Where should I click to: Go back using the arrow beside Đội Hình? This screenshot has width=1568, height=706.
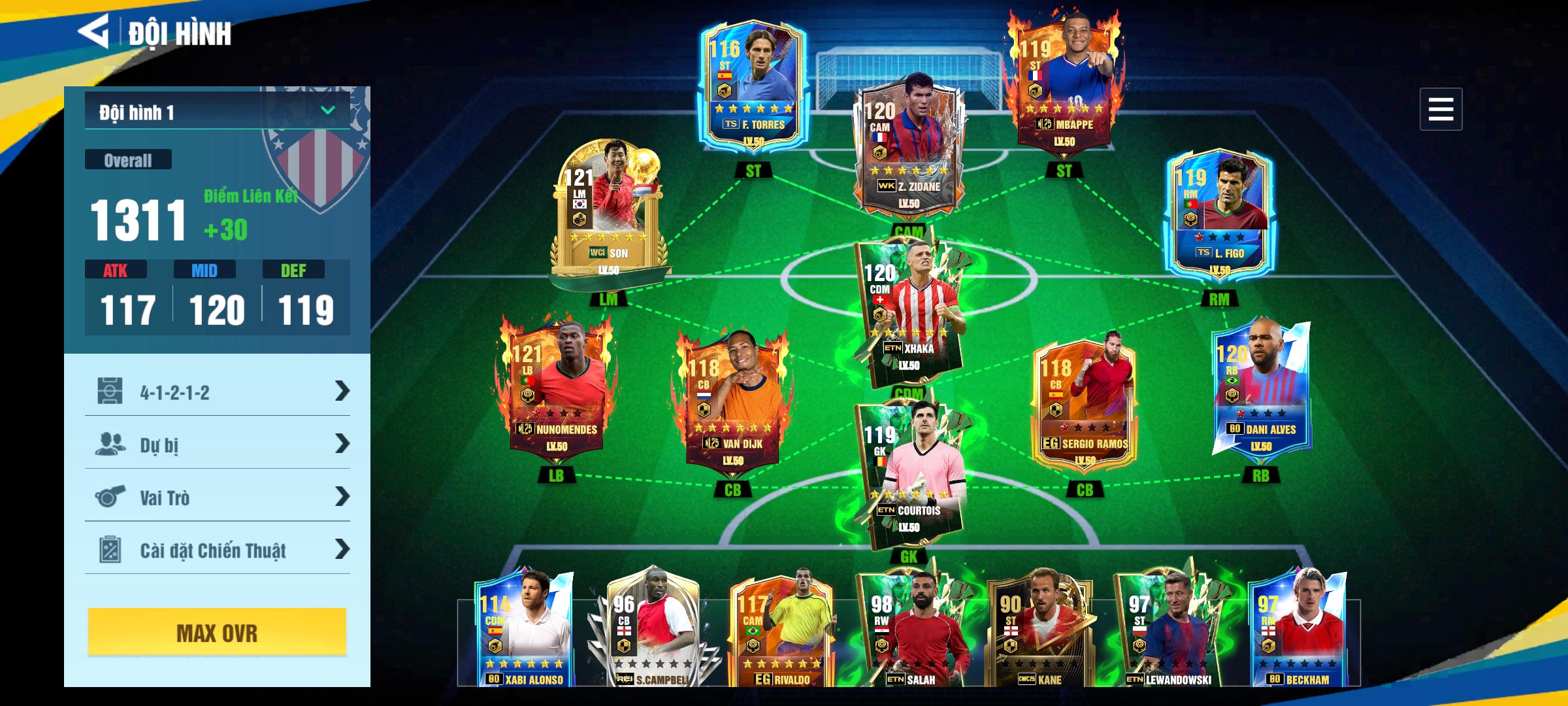[93, 31]
